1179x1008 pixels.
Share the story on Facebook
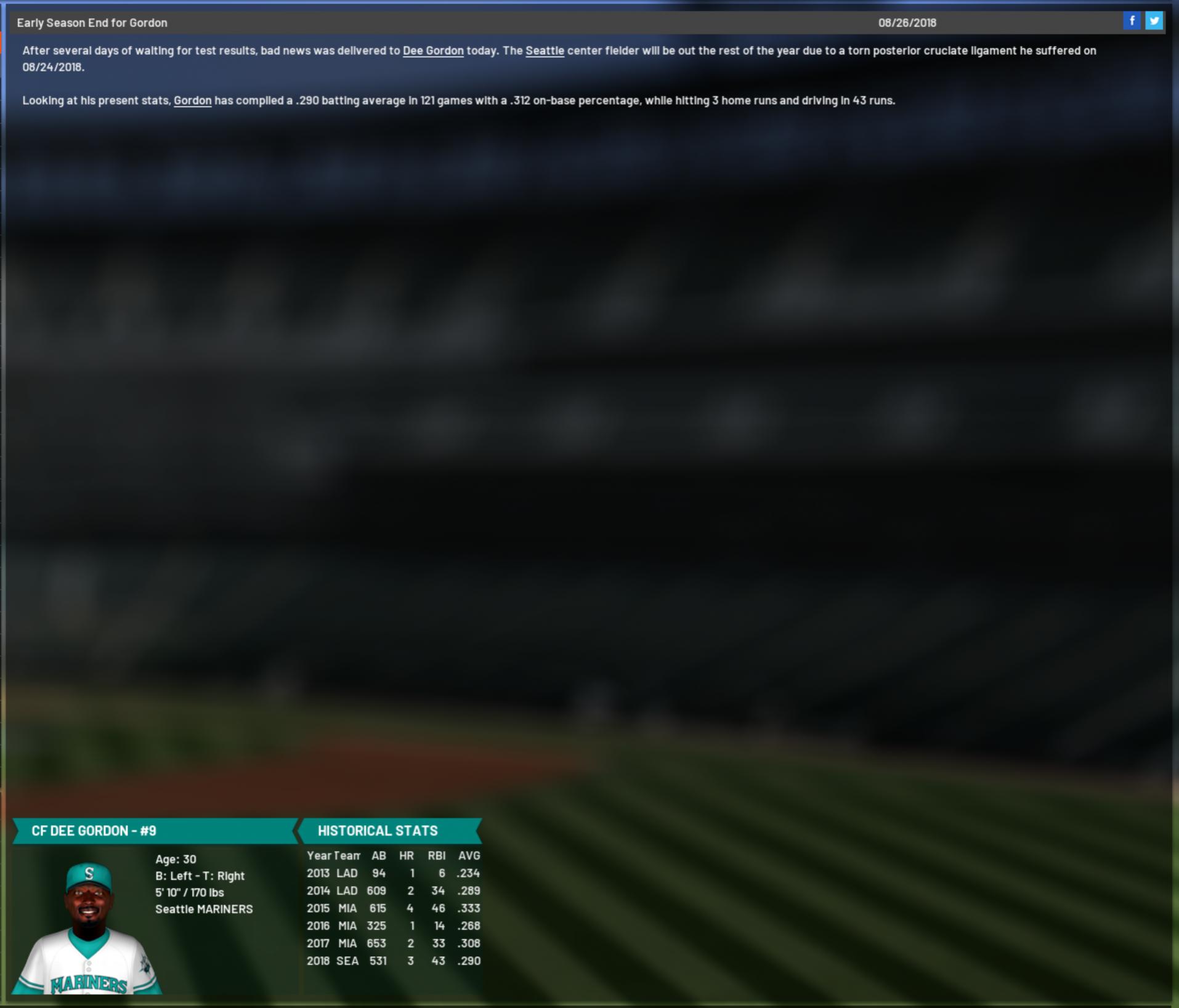[x=1132, y=22]
